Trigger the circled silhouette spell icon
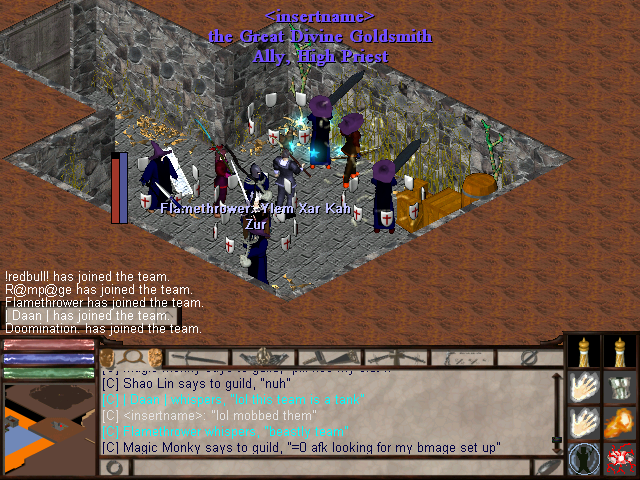 (x=585, y=459)
